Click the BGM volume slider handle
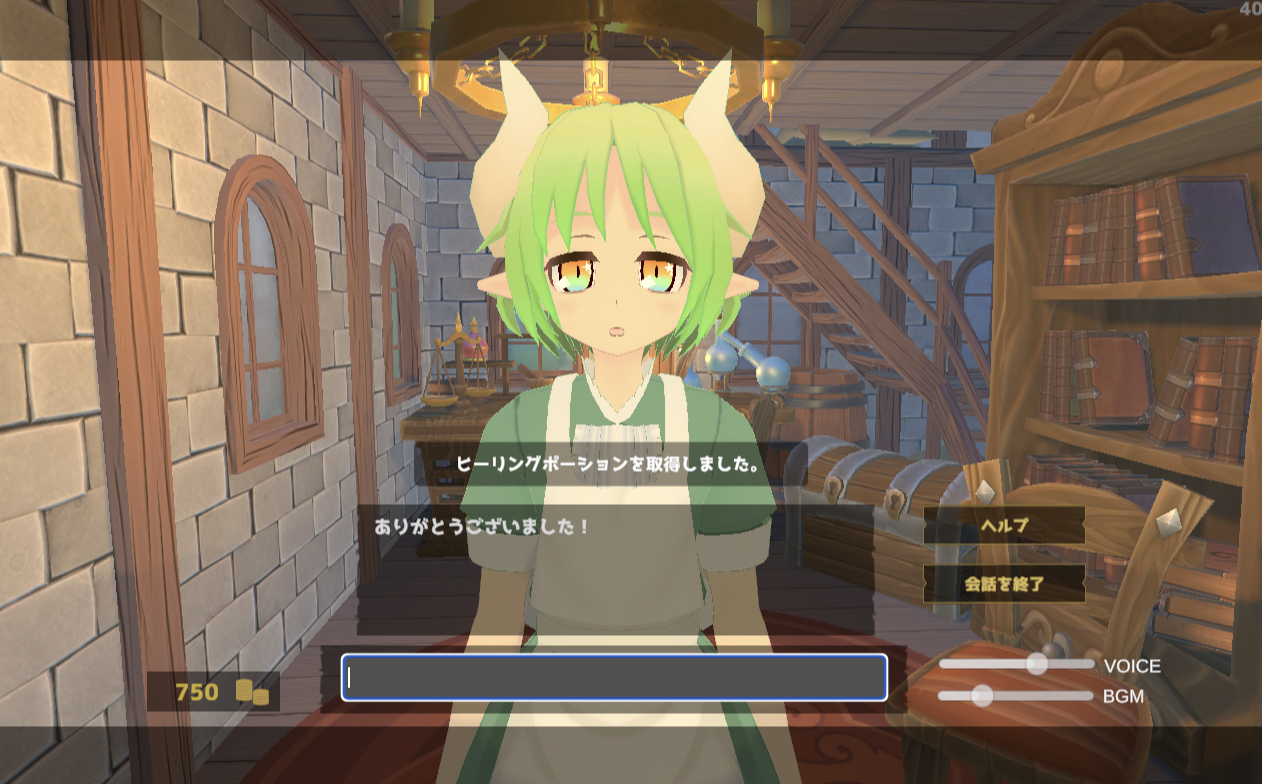Image resolution: width=1262 pixels, height=784 pixels. point(982,696)
